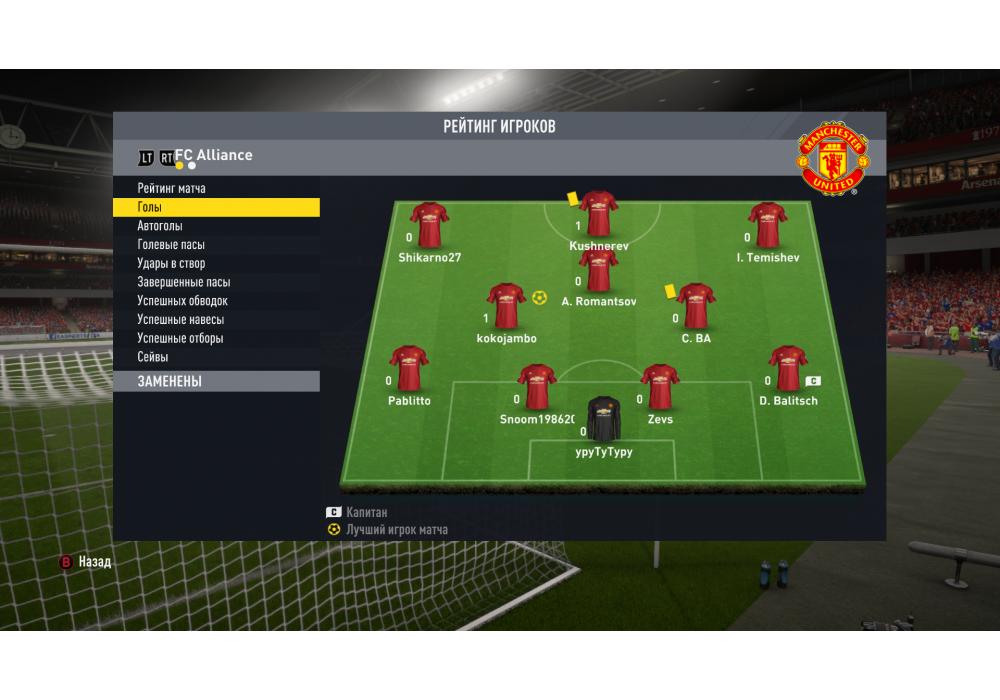Screen dimensions: 1000x700
Task: Select the Успешные отборы entry
Action: pos(180,338)
